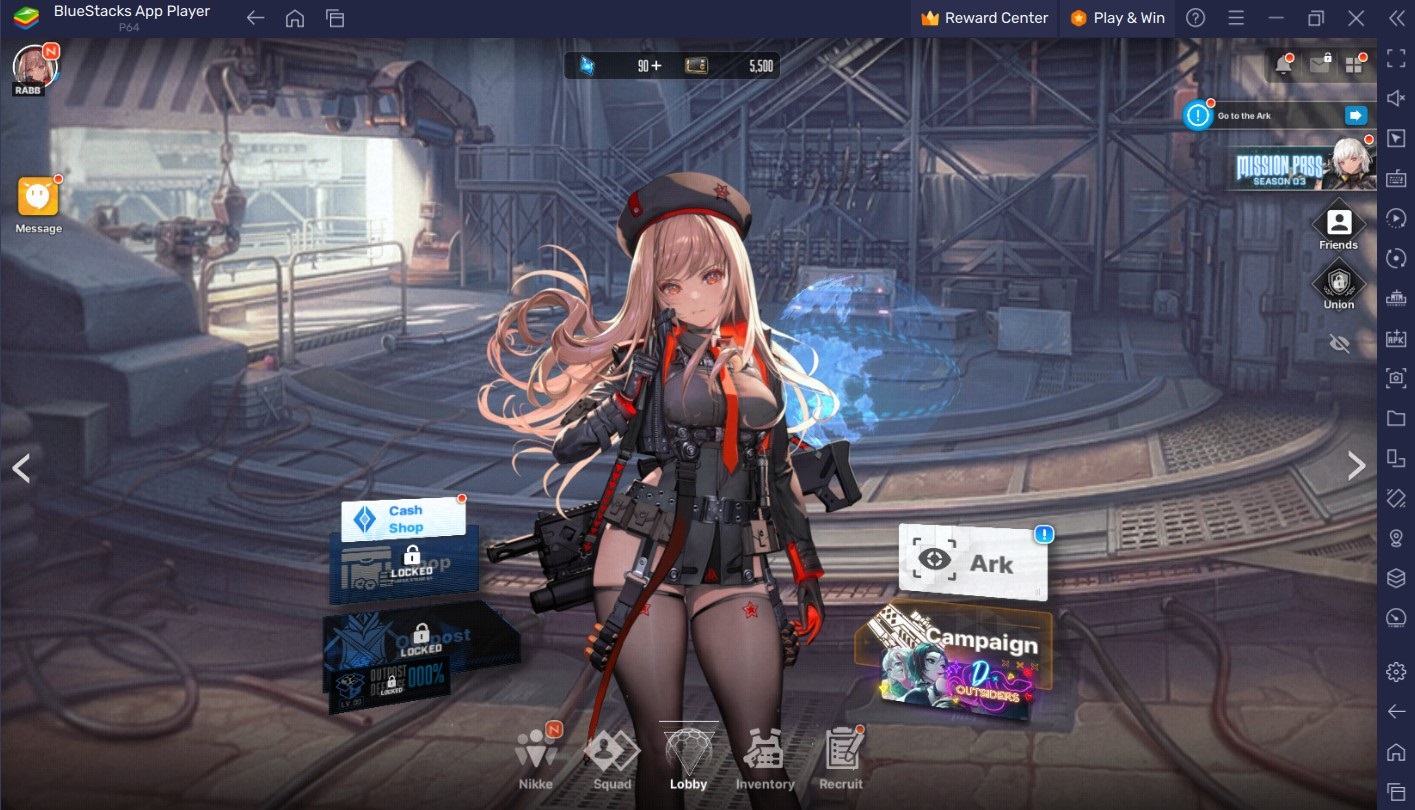Viewport: 1415px width, 810px height.
Task: Take a screenshot with the sidebar camera tool
Action: [1394, 379]
